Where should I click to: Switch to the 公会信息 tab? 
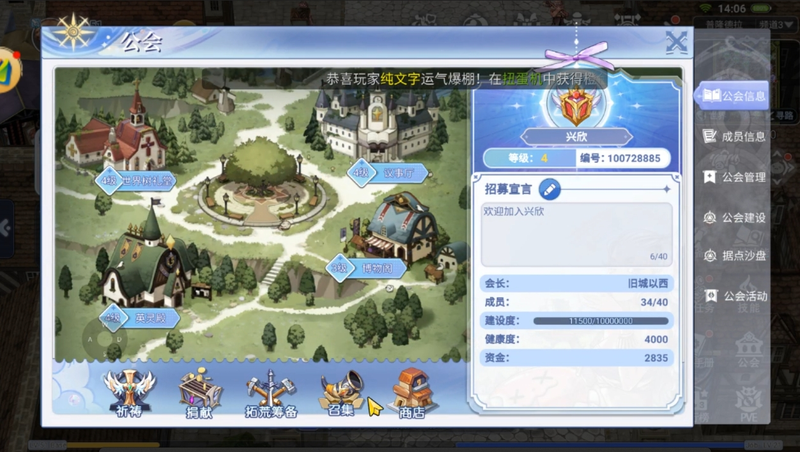pyautogui.click(x=734, y=96)
